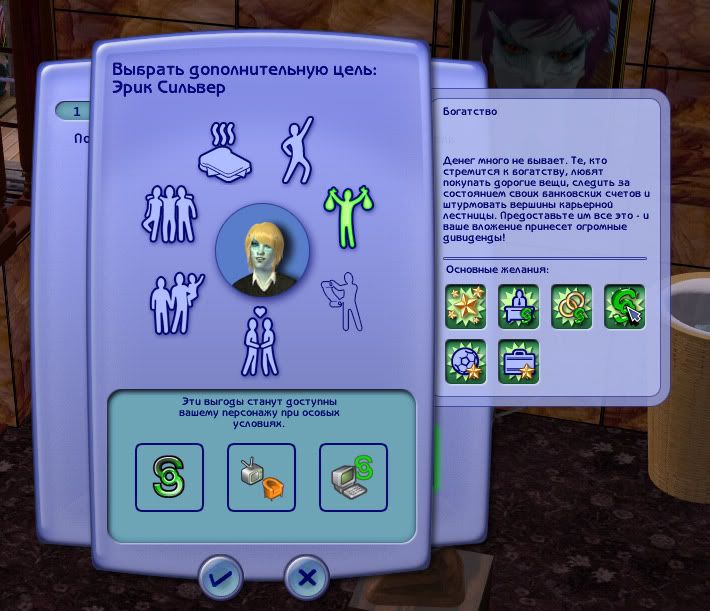Click the computer with simoleon benefit icon

pos(353,477)
